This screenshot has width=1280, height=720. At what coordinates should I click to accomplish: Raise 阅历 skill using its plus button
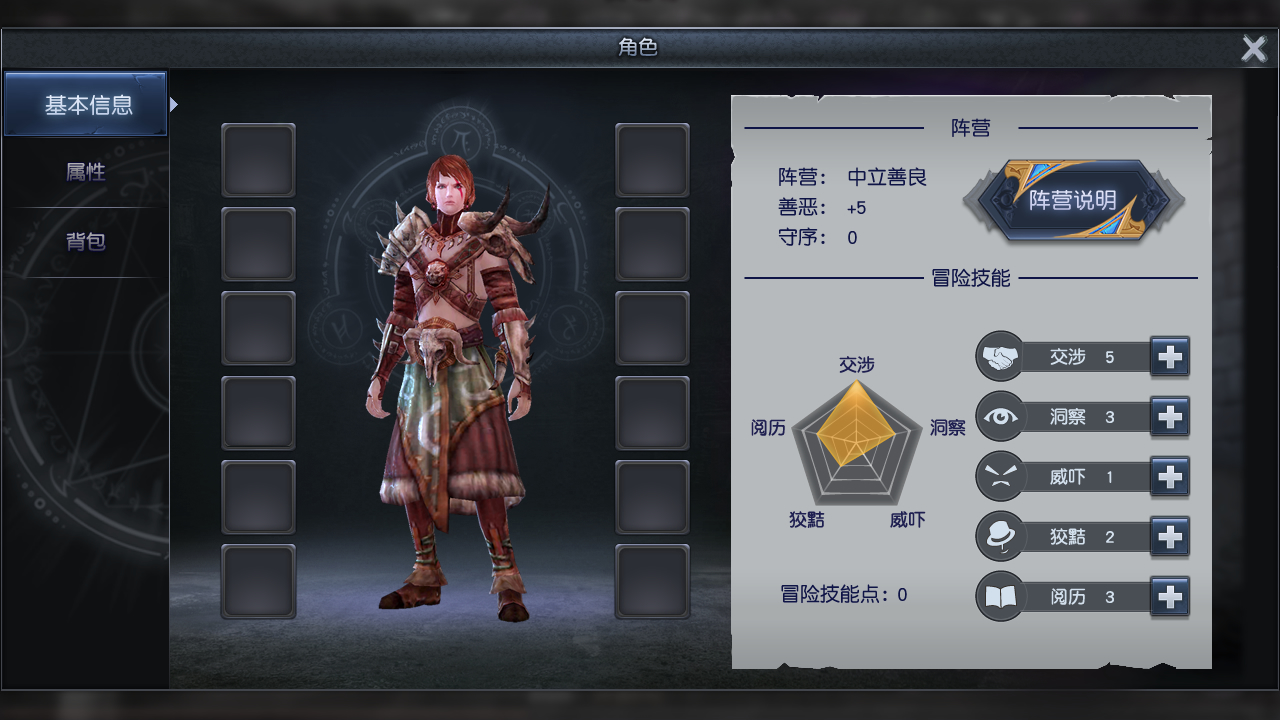tap(1169, 596)
